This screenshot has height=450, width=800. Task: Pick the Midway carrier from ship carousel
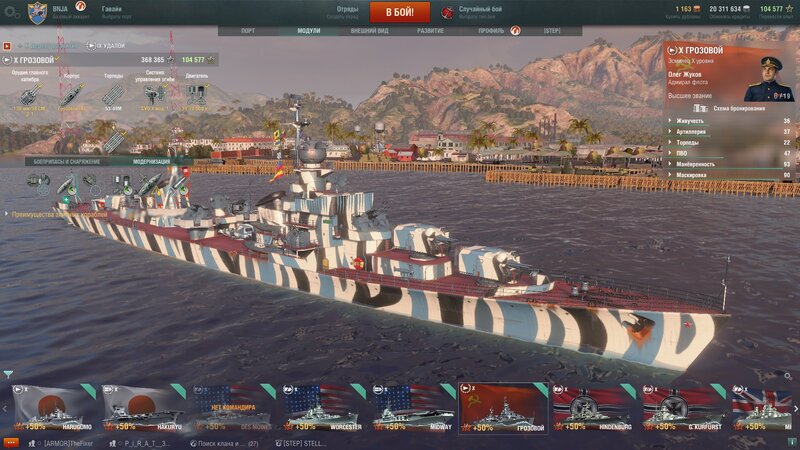410,408
